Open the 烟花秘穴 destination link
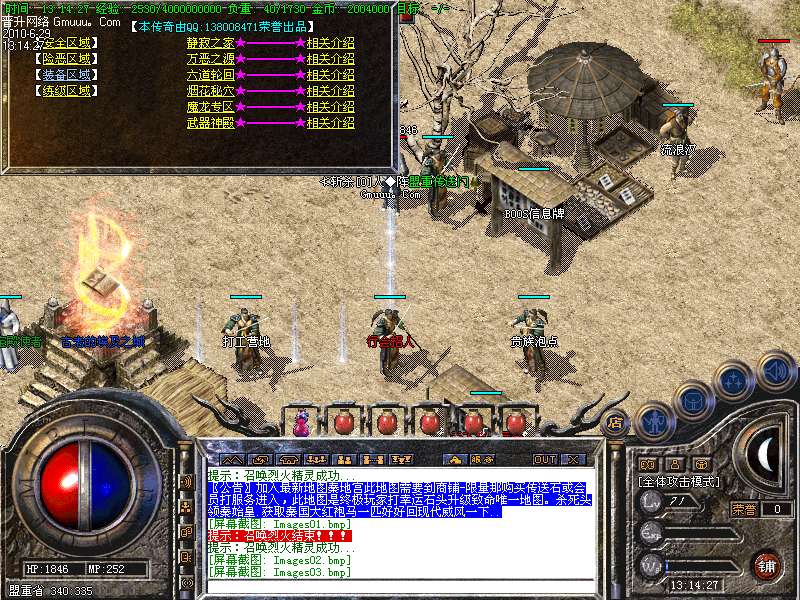The height and width of the screenshot is (600, 800). [x=210, y=91]
